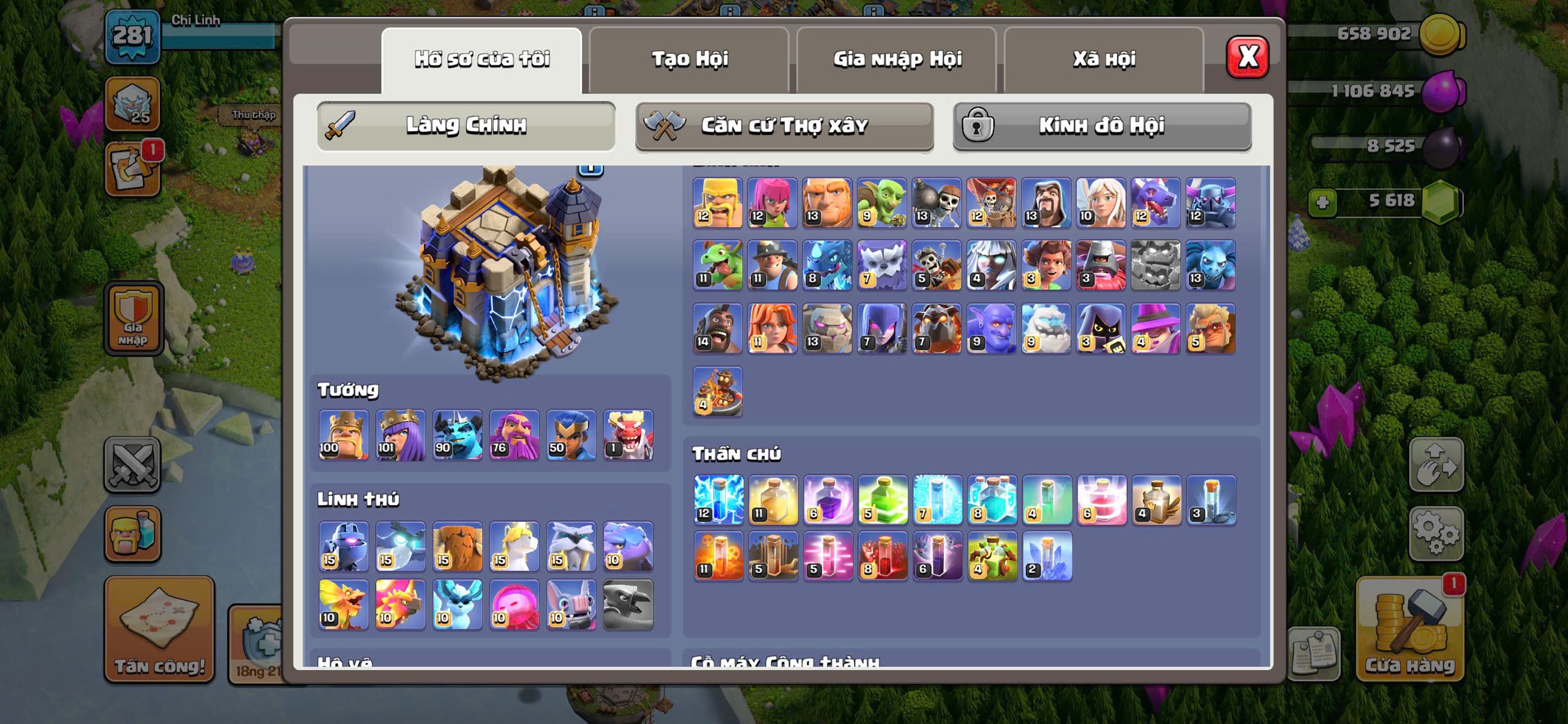This screenshot has width=1568, height=724.
Task: Select the Hog Rider troop icon
Action: click(x=717, y=328)
